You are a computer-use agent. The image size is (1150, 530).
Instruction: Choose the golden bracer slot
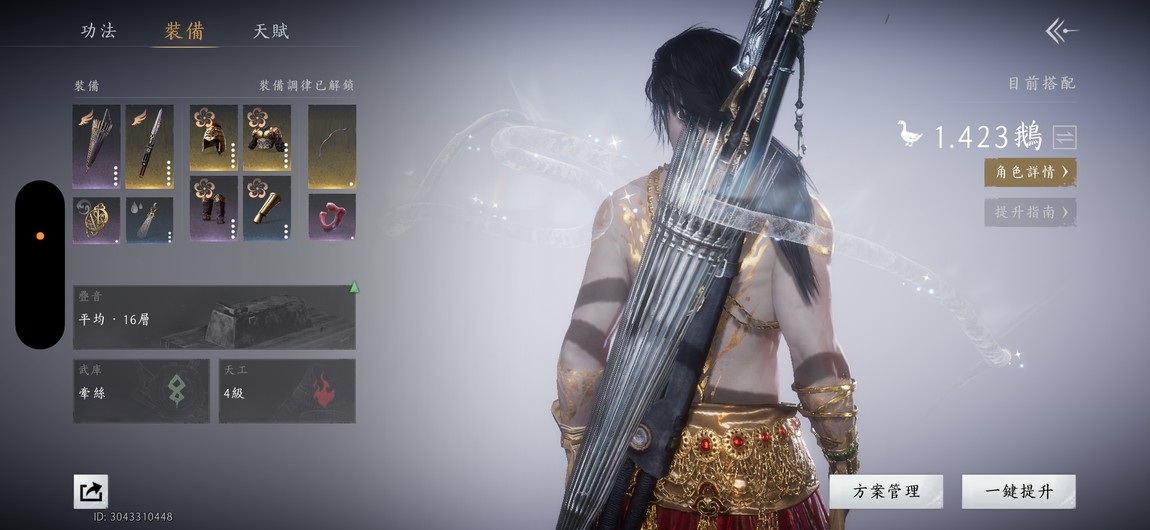pos(267,208)
